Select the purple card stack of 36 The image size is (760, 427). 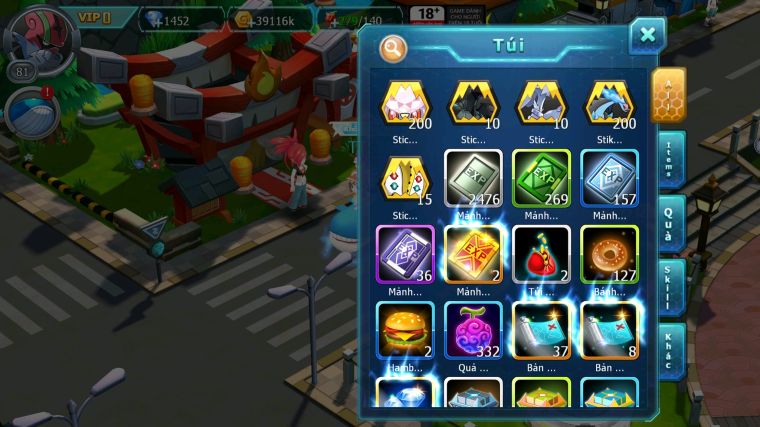[x=404, y=252]
